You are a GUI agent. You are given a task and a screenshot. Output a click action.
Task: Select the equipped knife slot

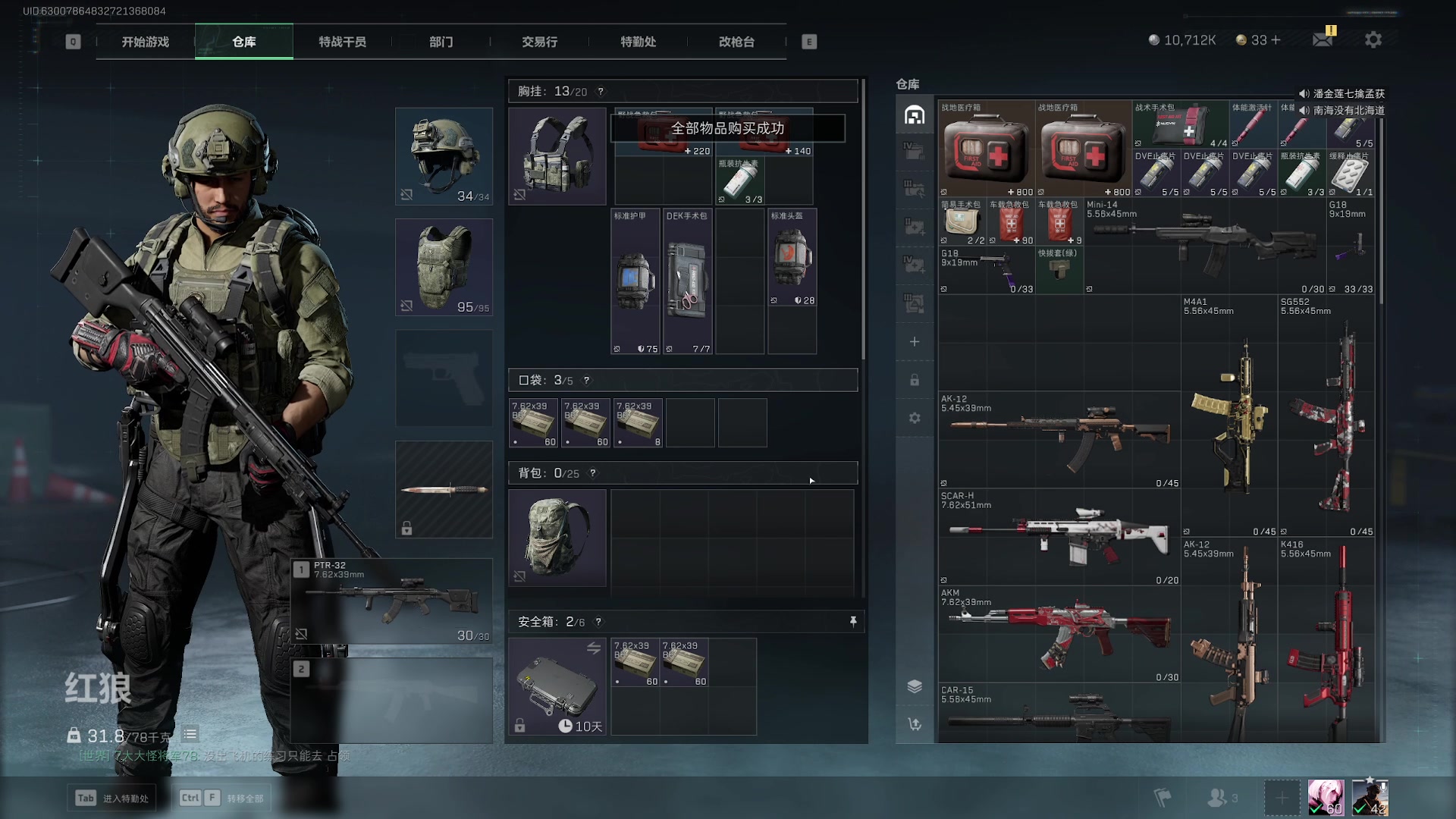(444, 490)
